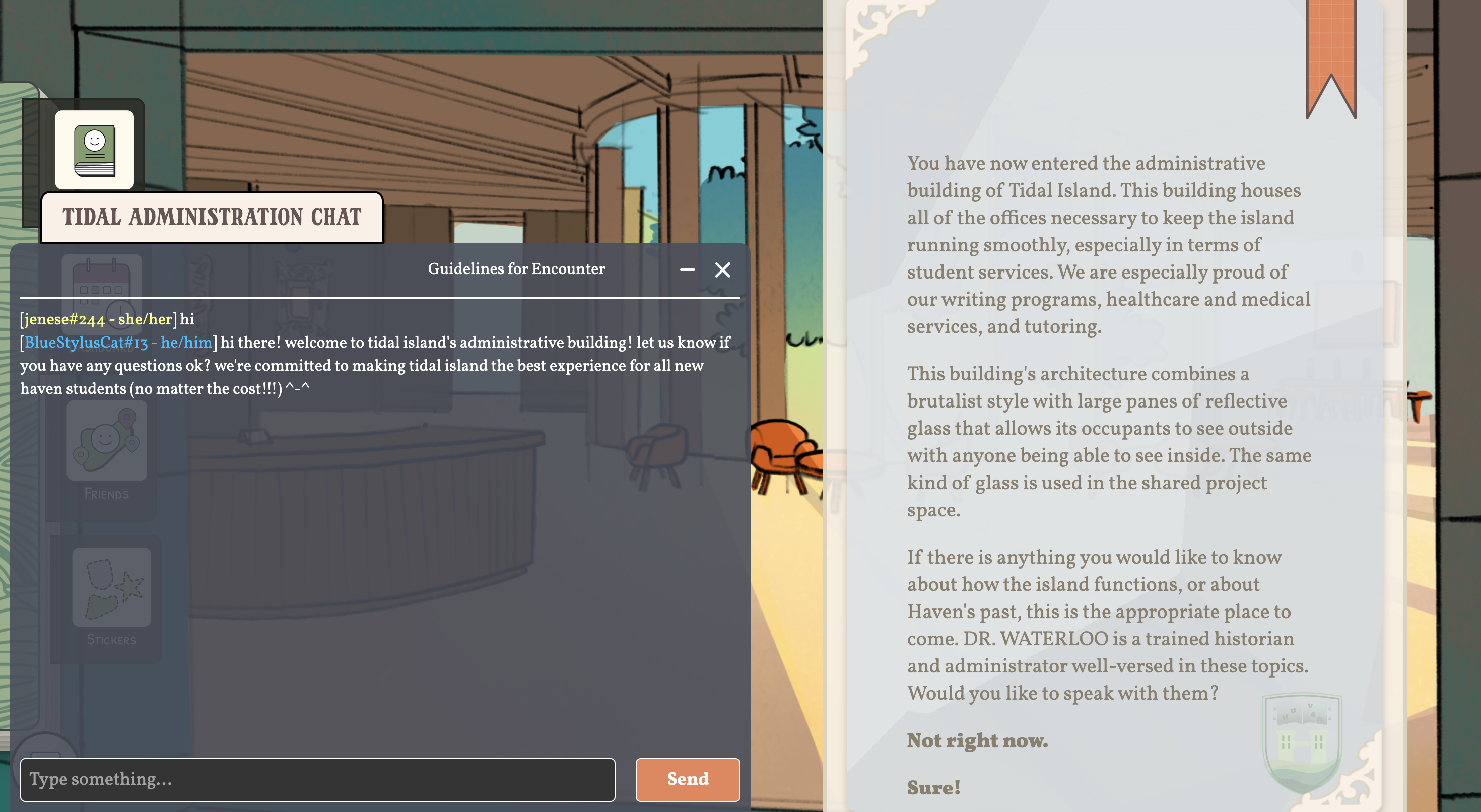Open the Guidelines for Encounter link
The image size is (1481, 812).
(516, 268)
